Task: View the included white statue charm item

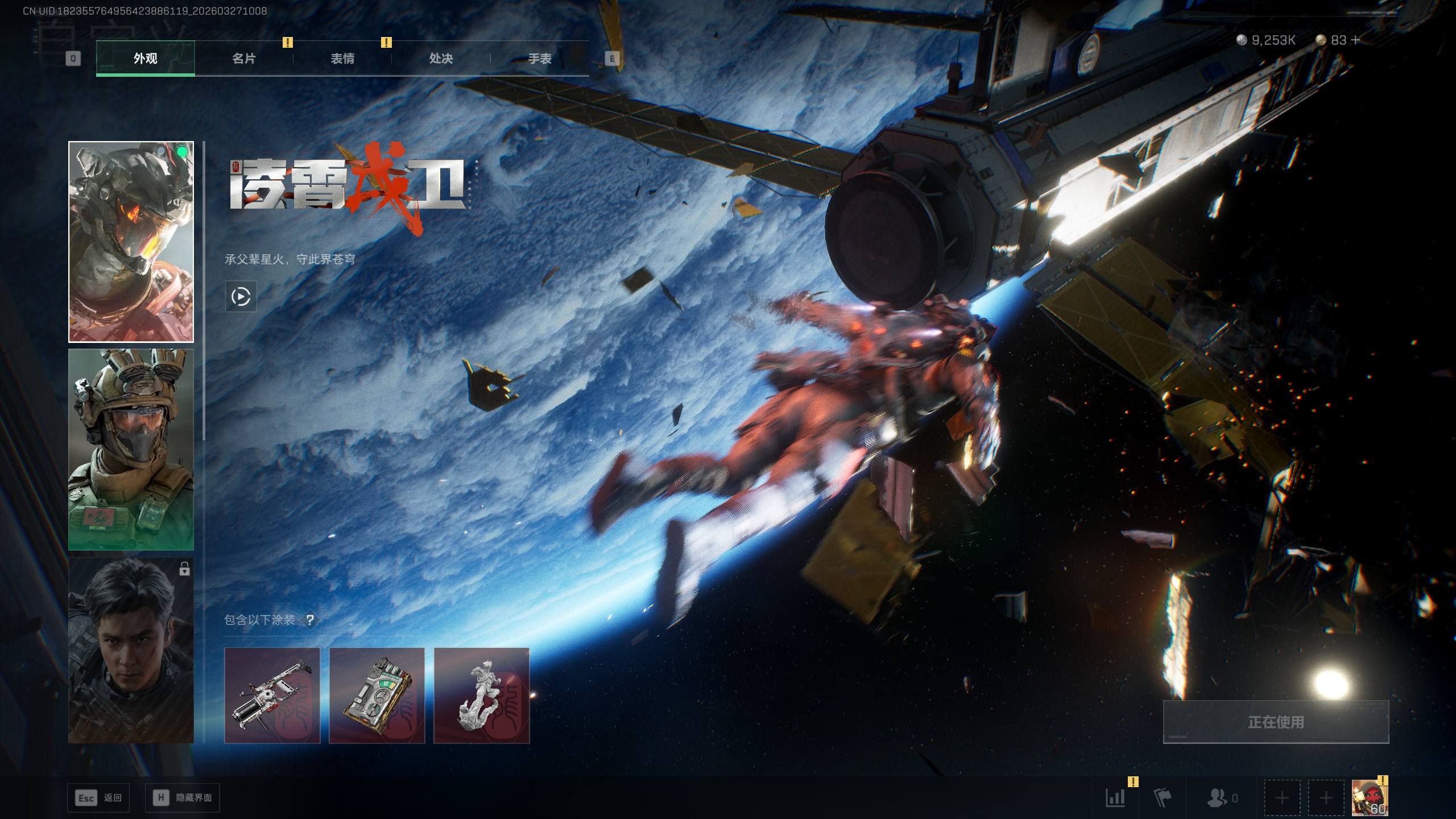Action: (481, 695)
